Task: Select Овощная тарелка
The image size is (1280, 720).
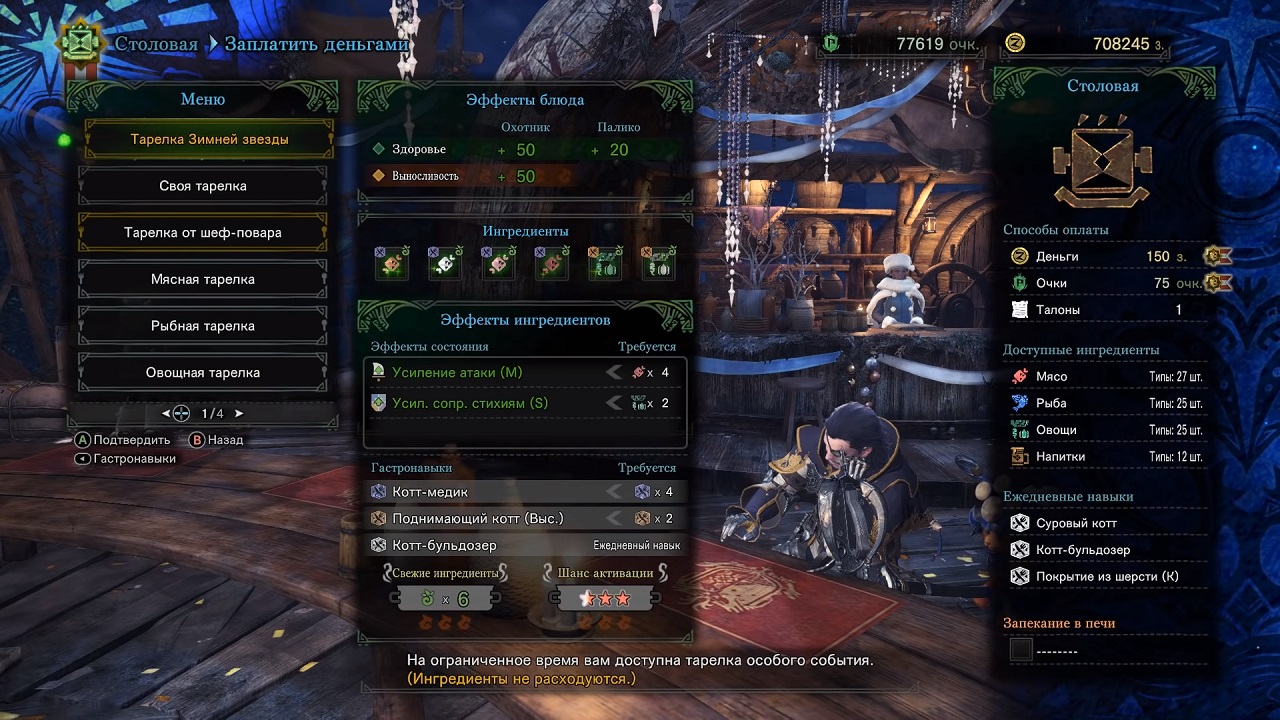Action: [x=203, y=373]
